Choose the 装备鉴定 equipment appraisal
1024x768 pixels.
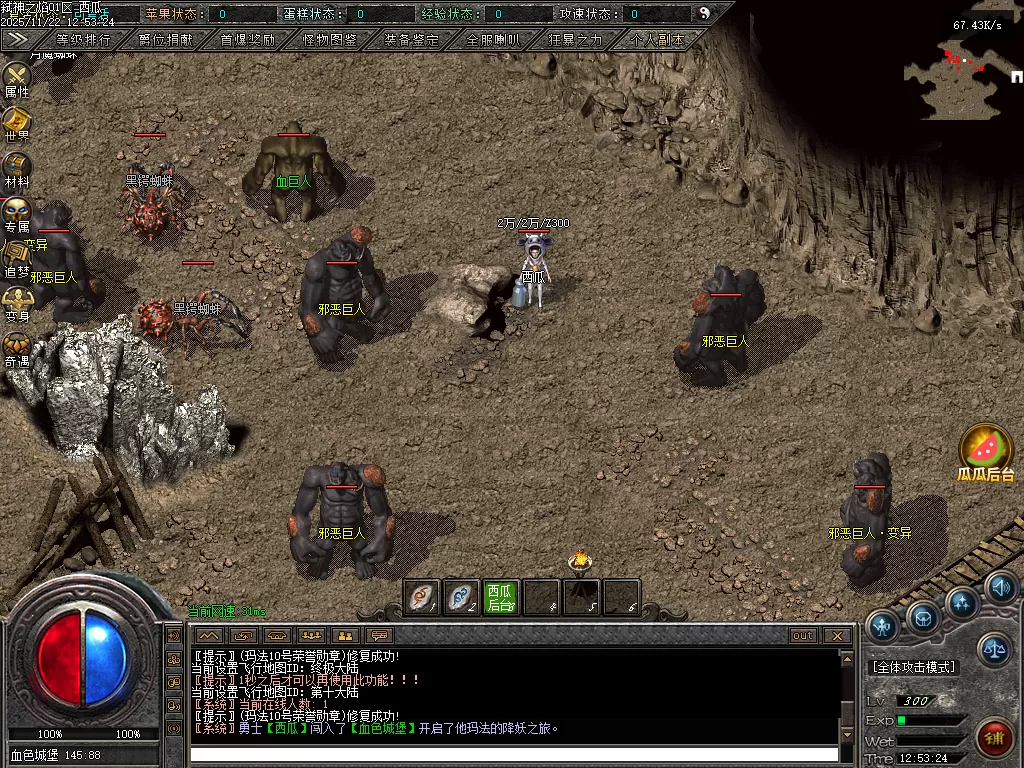[x=411, y=40]
